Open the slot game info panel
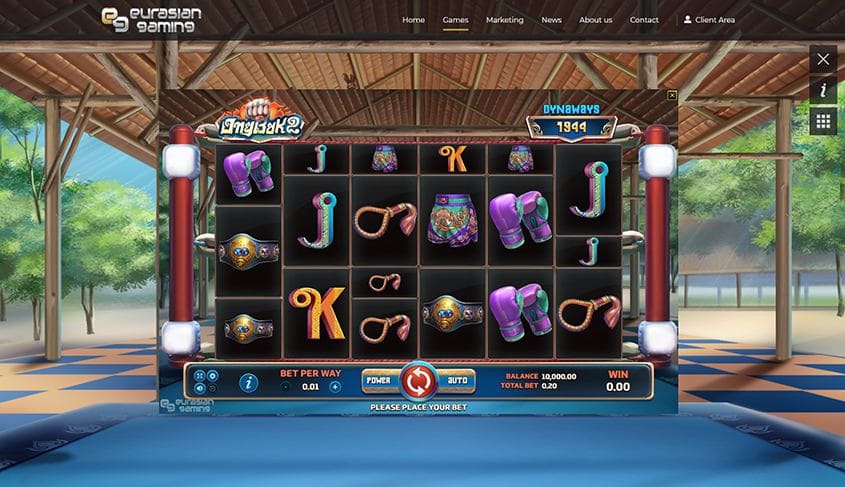Image resolution: width=845 pixels, height=487 pixels. pyautogui.click(x=249, y=382)
